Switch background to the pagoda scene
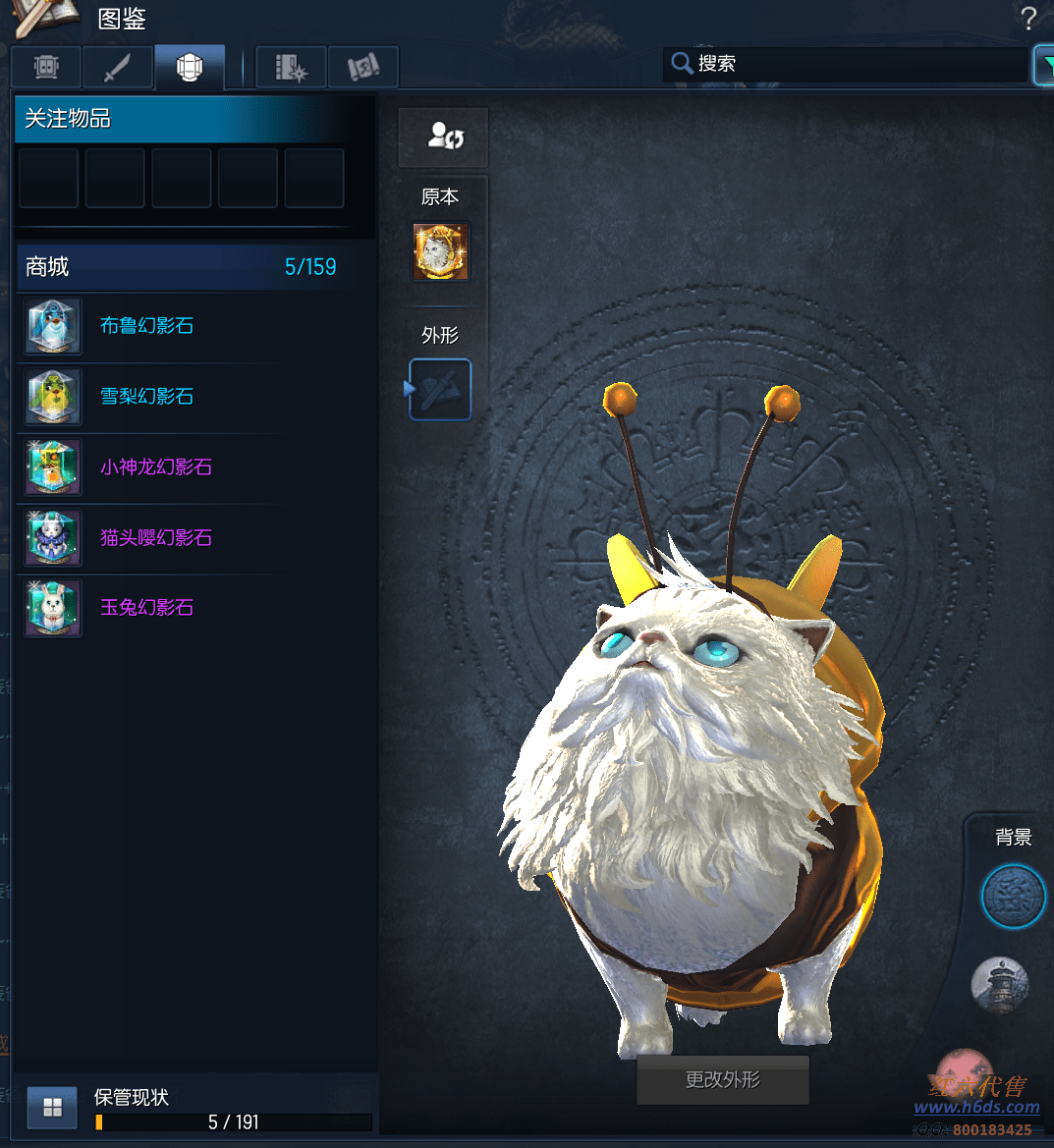This screenshot has height=1148, width=1054. (999, 984)
